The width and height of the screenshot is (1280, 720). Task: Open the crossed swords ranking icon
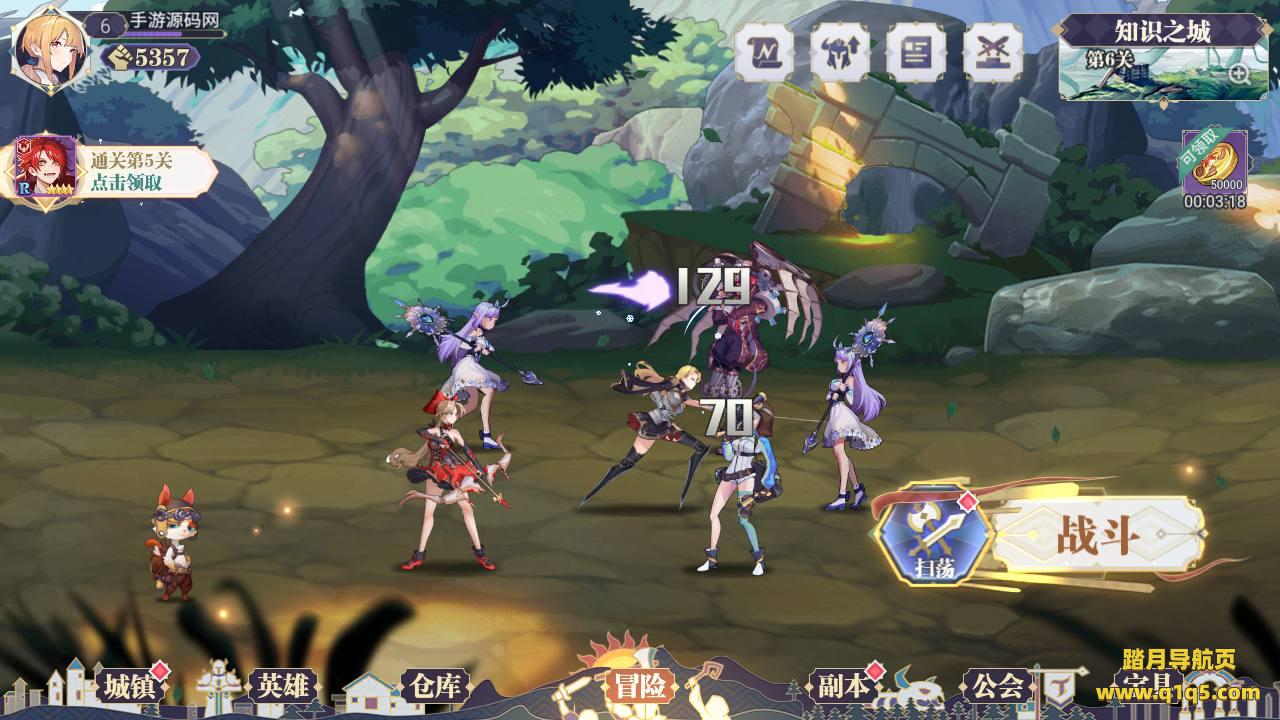(993, 52)
